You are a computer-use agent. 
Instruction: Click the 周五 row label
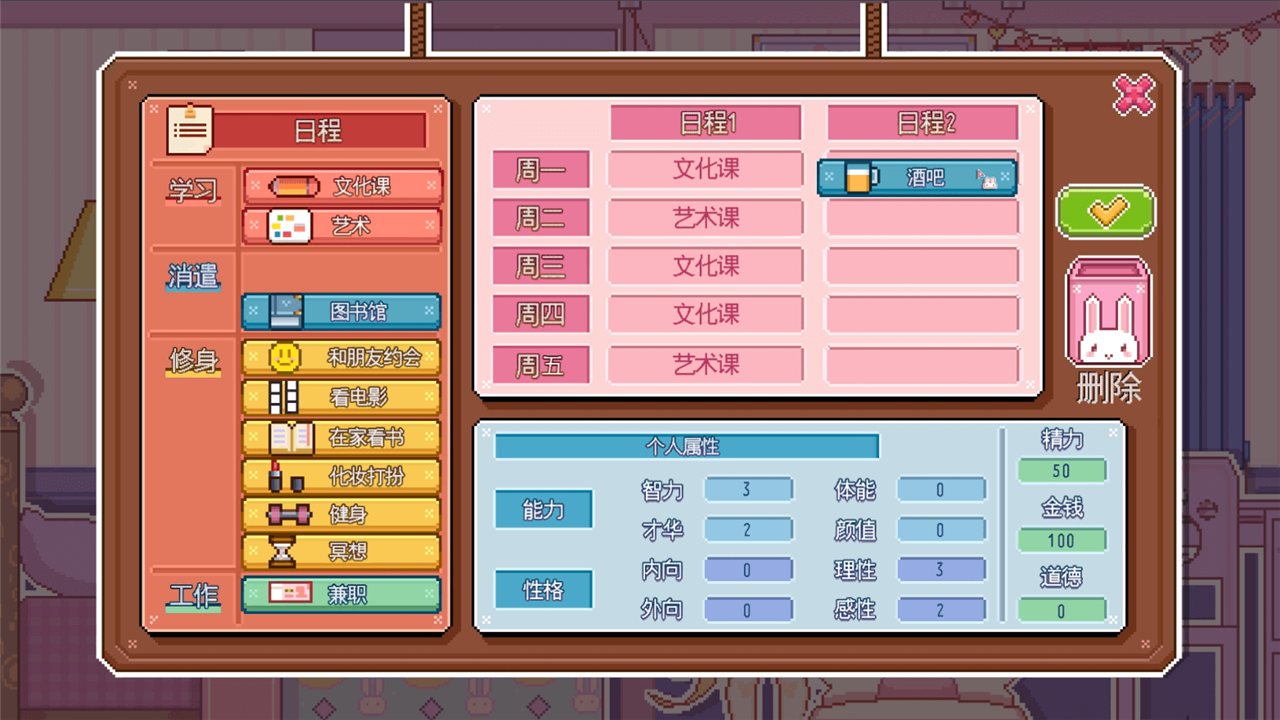click(540, 363)
